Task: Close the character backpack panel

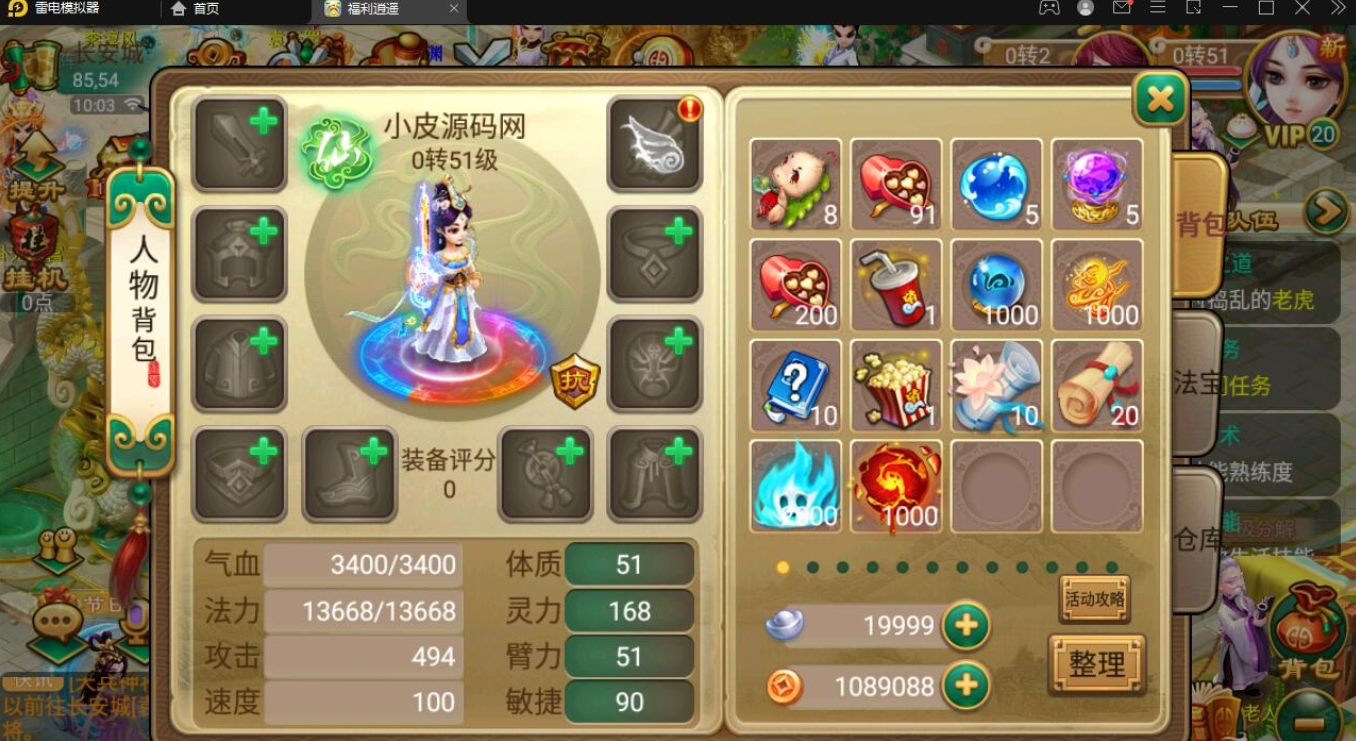Action: tap(1160, 98)
